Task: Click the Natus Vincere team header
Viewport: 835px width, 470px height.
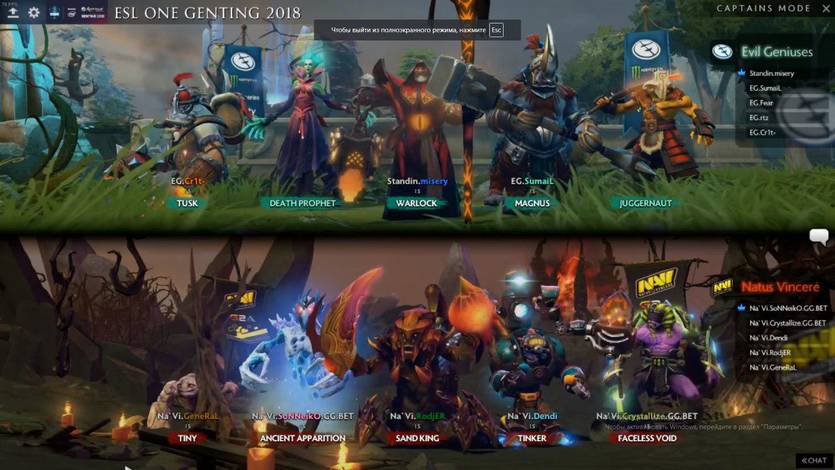Action: (x=780, y=287)
